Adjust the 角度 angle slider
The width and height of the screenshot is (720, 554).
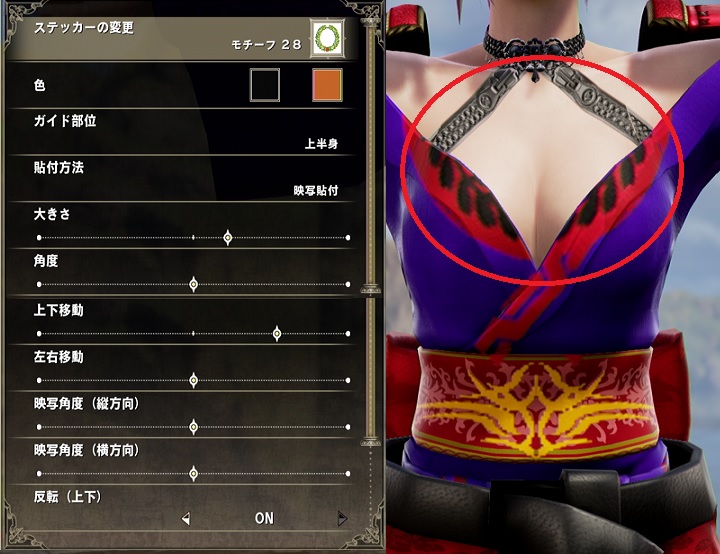tap(193, 285)
